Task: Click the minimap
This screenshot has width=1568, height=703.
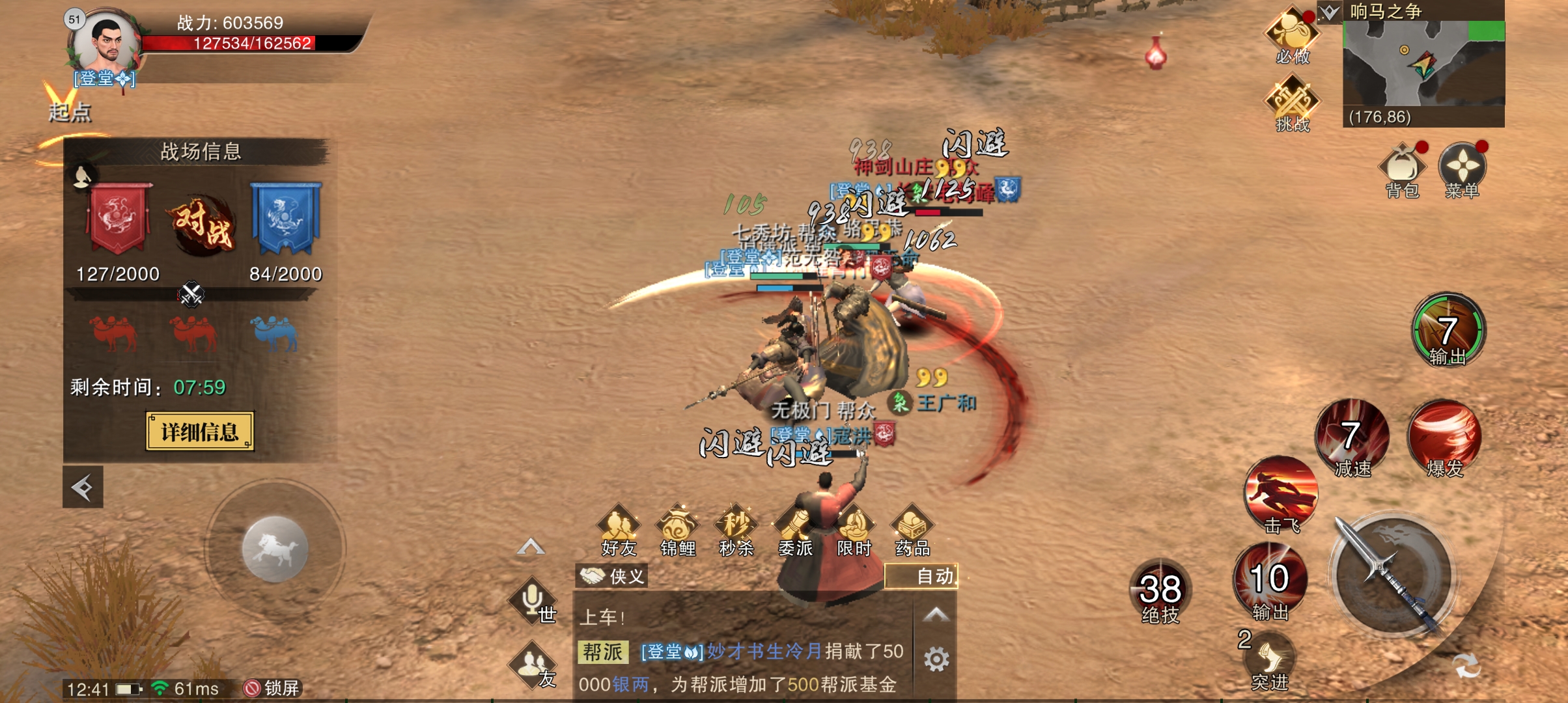Action: (1423, 64)
